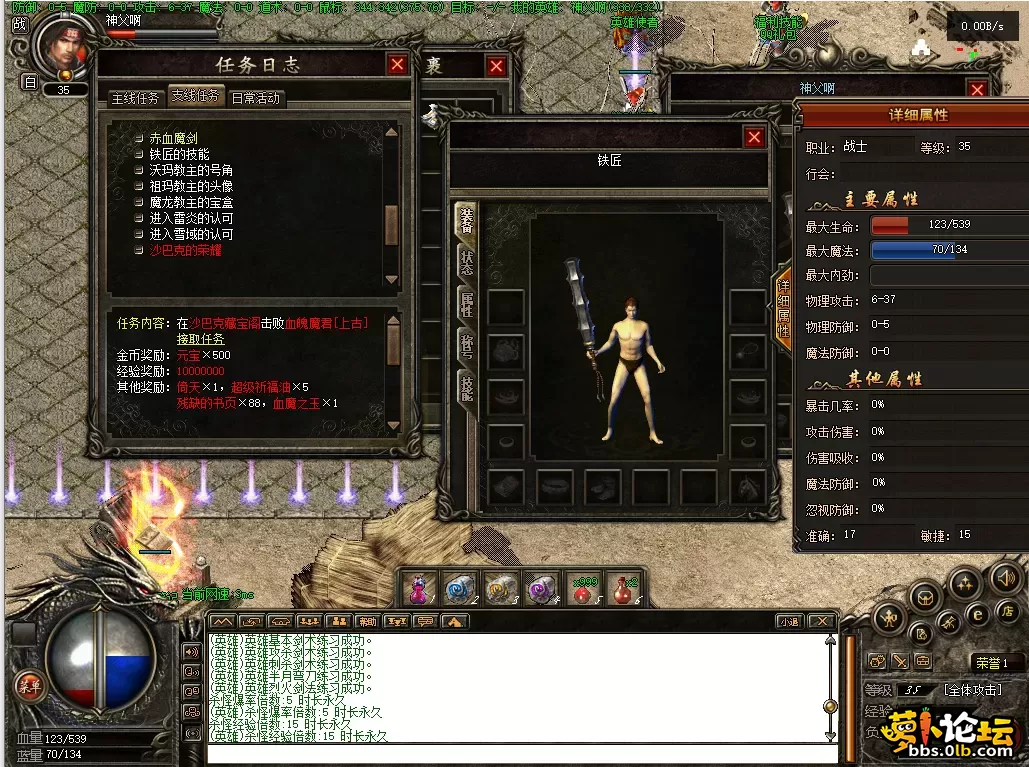1029x767 pixels.
Task: Select the 赤血魔剑 quest entry
Action: point(173,138)
